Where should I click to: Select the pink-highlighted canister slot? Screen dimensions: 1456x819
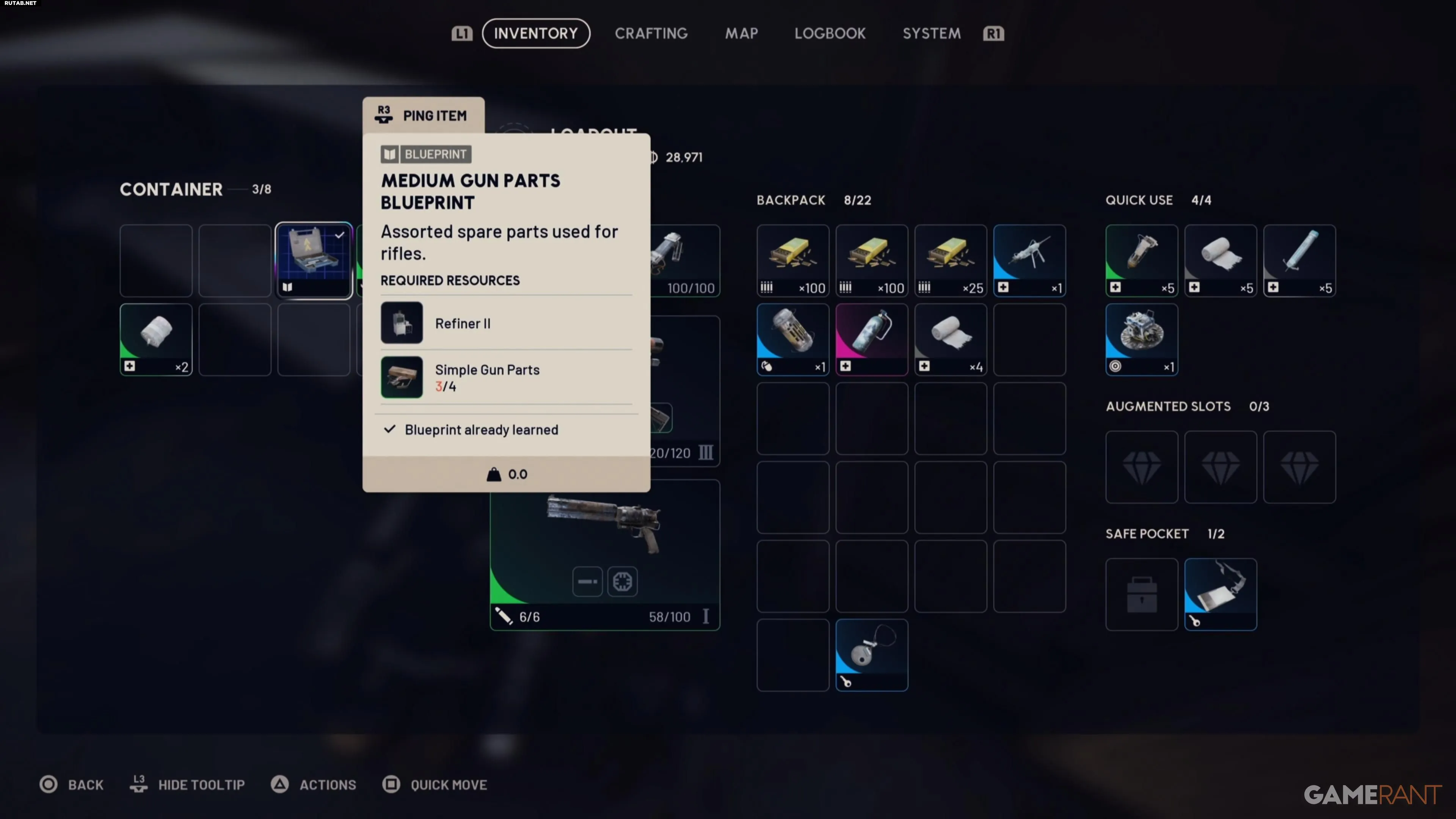tap(872, 340)
